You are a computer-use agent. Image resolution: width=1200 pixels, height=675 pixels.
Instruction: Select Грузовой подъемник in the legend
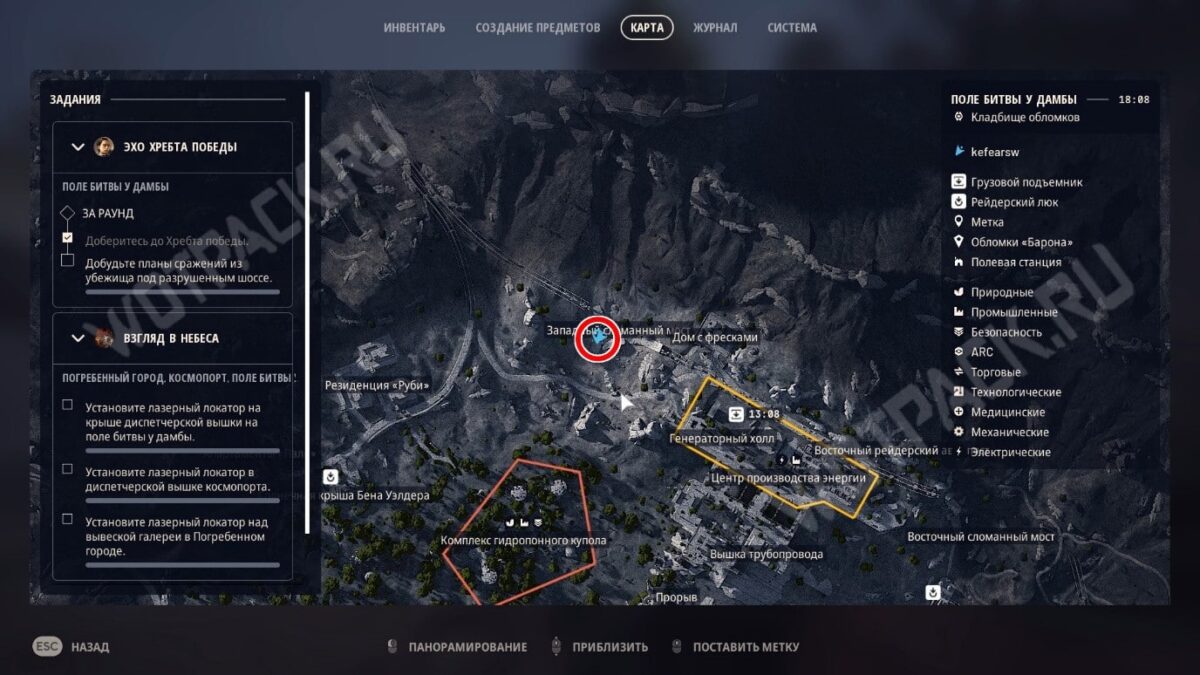pyautogui.click(x=1026, y=182)
